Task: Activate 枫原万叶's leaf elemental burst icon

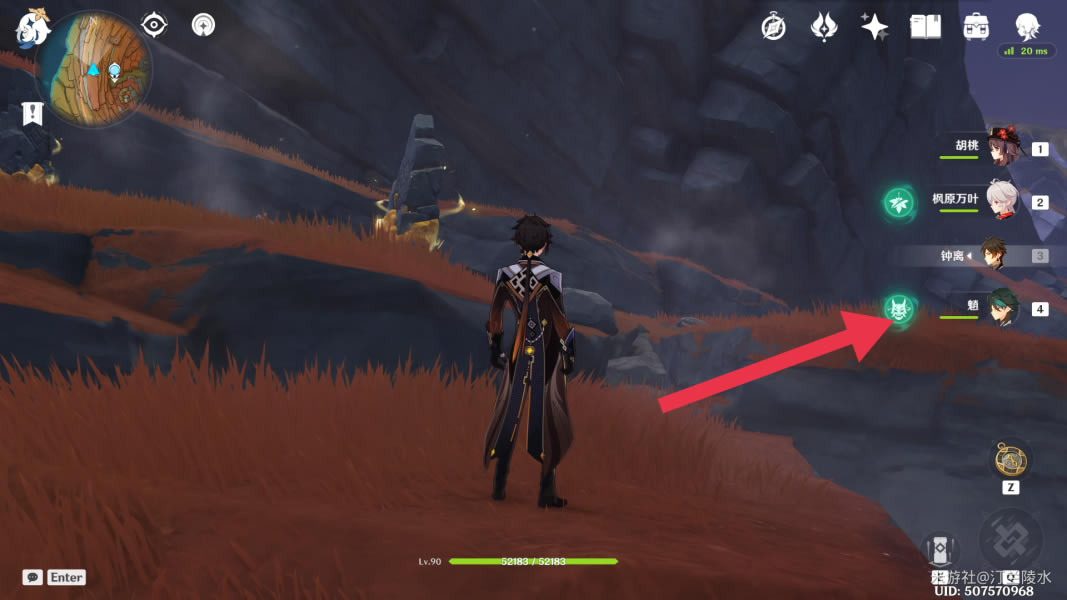Action: pyautogui.click(x=899, y=204)
